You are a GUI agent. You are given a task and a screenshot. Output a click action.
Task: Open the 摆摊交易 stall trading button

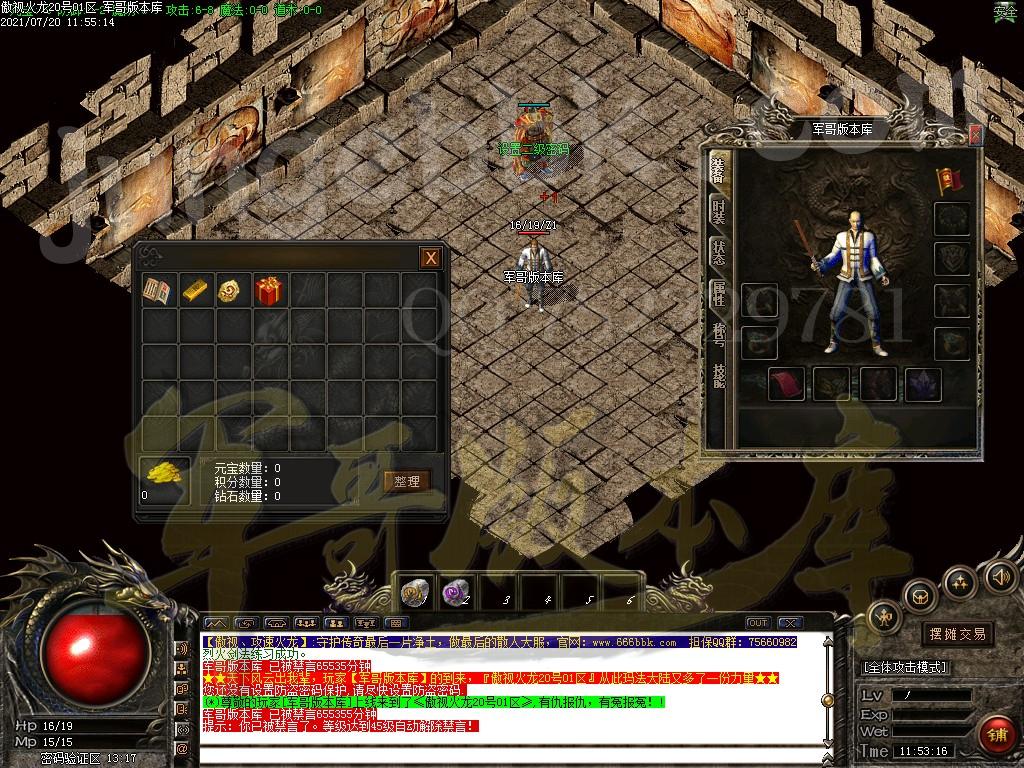coord(957,633)
